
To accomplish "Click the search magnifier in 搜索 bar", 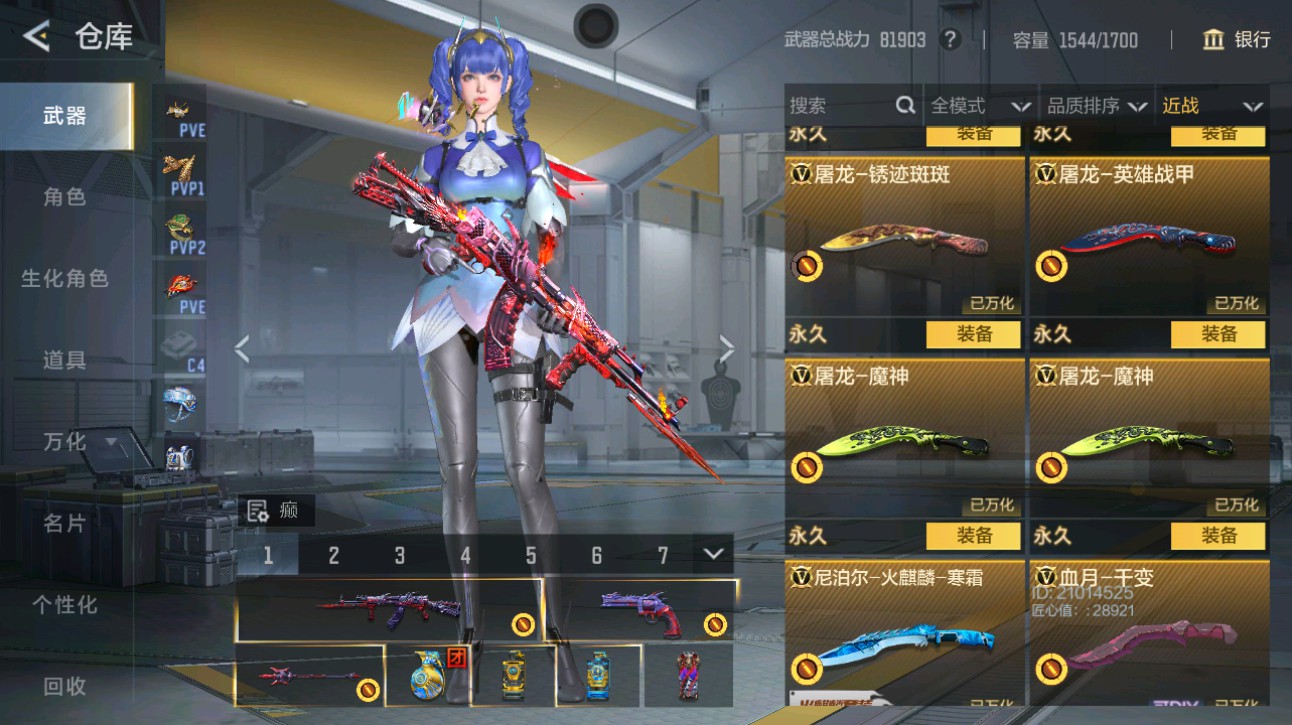I will [904, 104].
